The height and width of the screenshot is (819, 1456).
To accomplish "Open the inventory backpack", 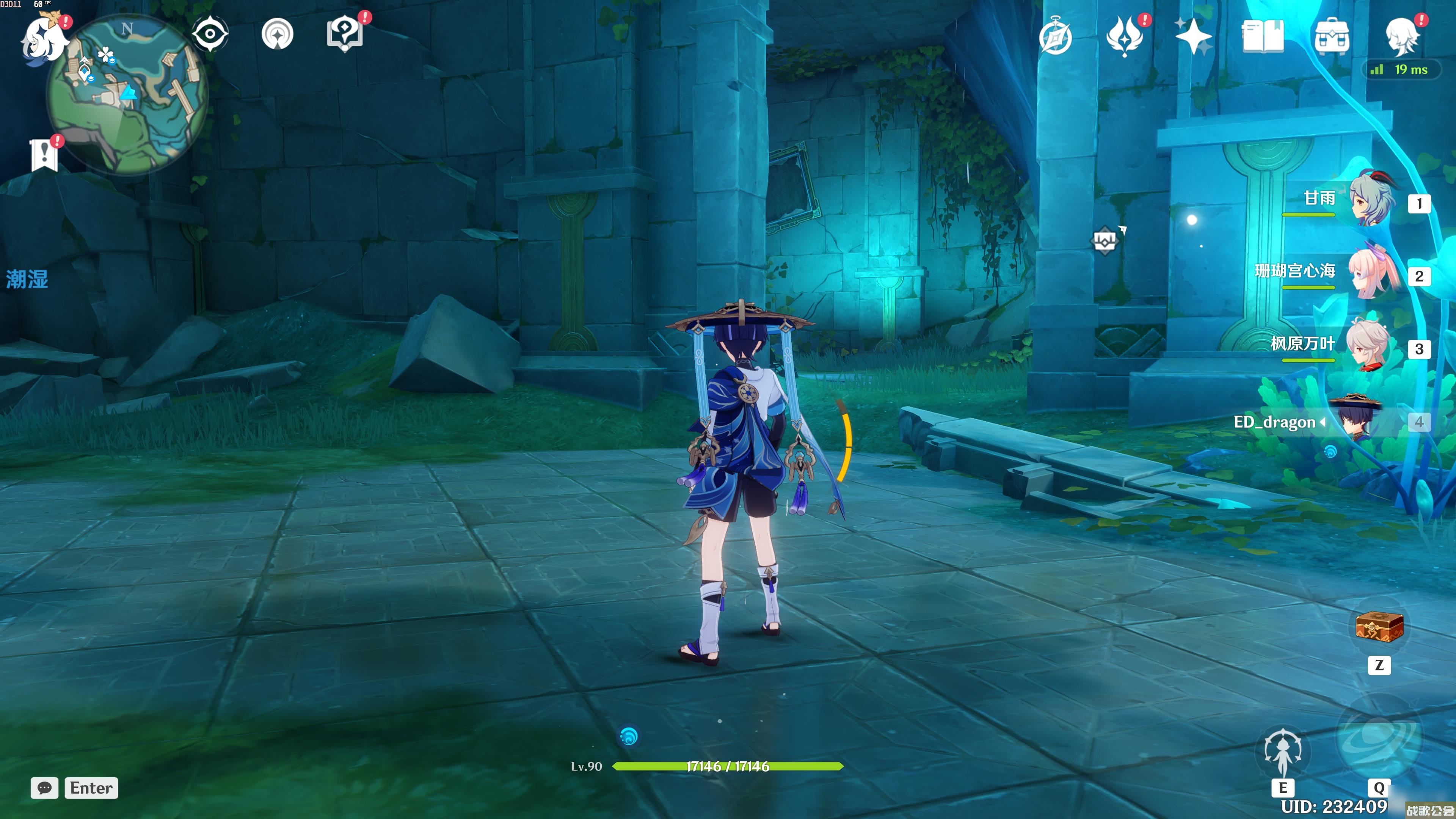I will coord(1332,36).
